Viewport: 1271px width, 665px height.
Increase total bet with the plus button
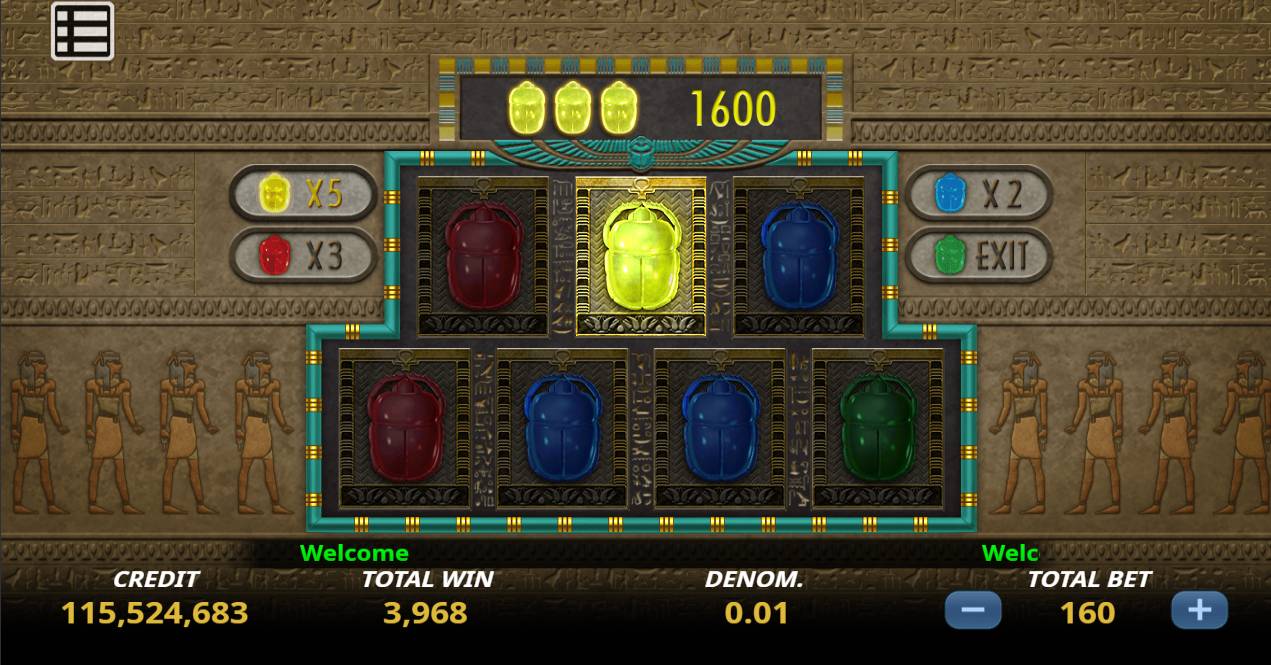tap(1199, 610)
